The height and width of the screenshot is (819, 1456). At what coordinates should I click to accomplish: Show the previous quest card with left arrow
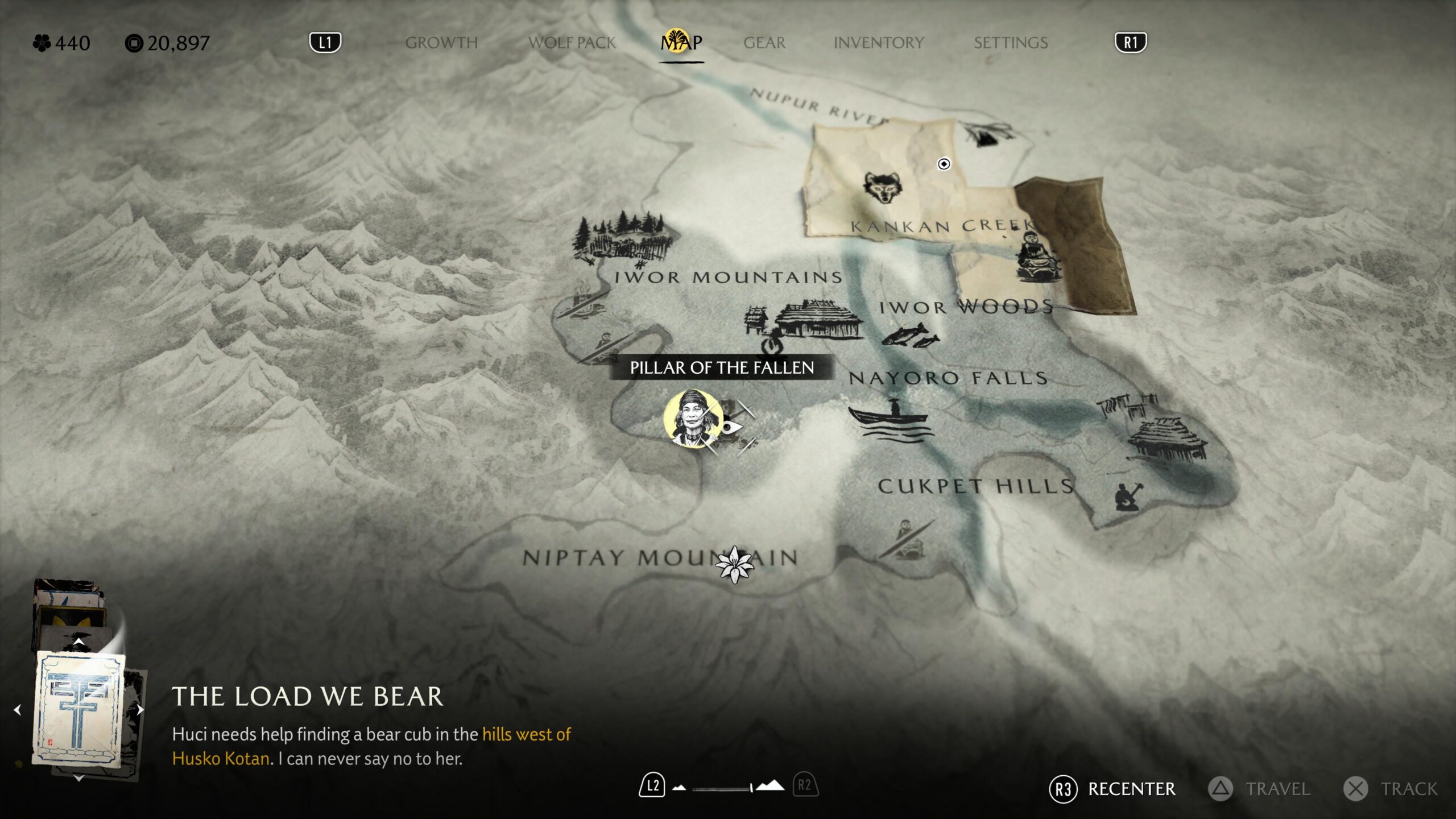point(18,709)
